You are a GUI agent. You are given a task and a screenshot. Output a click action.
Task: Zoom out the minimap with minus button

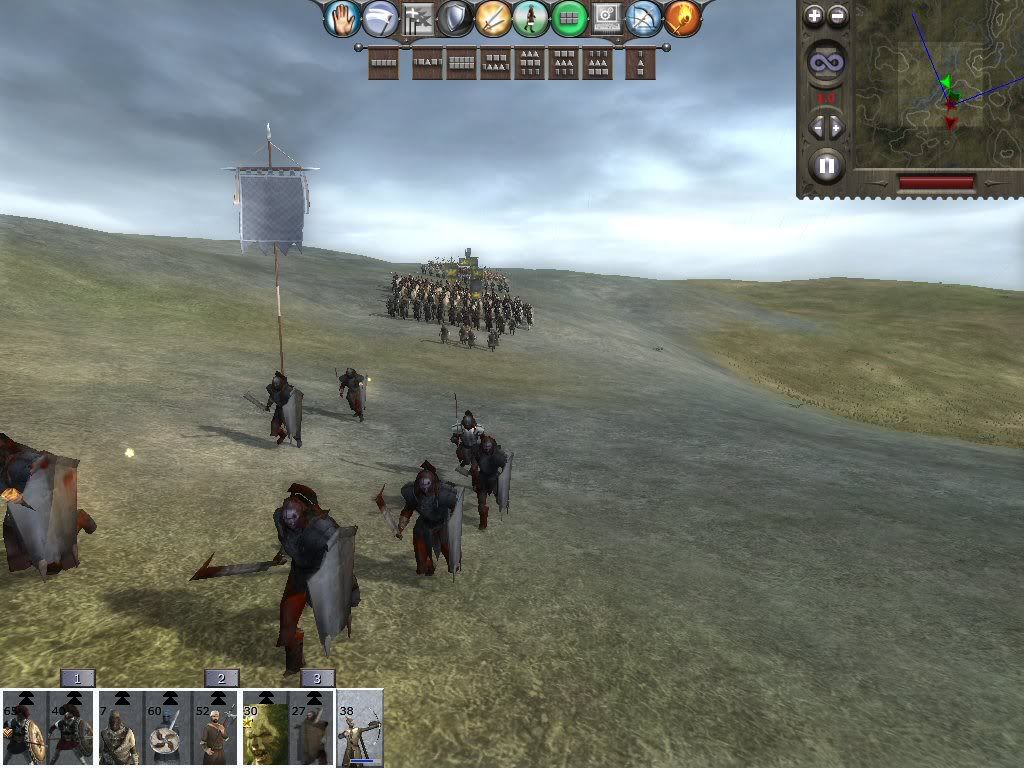[838, 15]
